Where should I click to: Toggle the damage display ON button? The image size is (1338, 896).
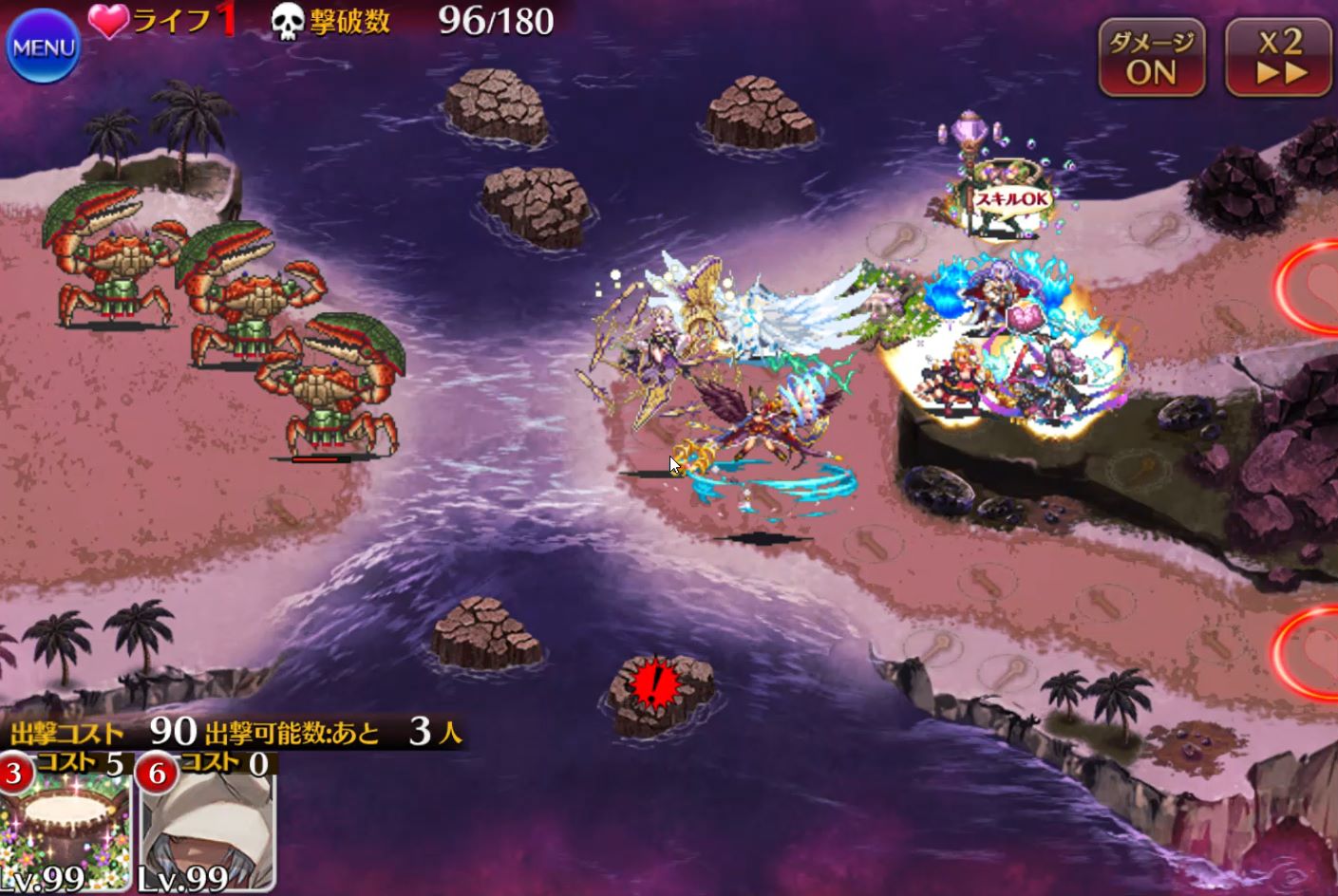click(x=1151, y=58)
